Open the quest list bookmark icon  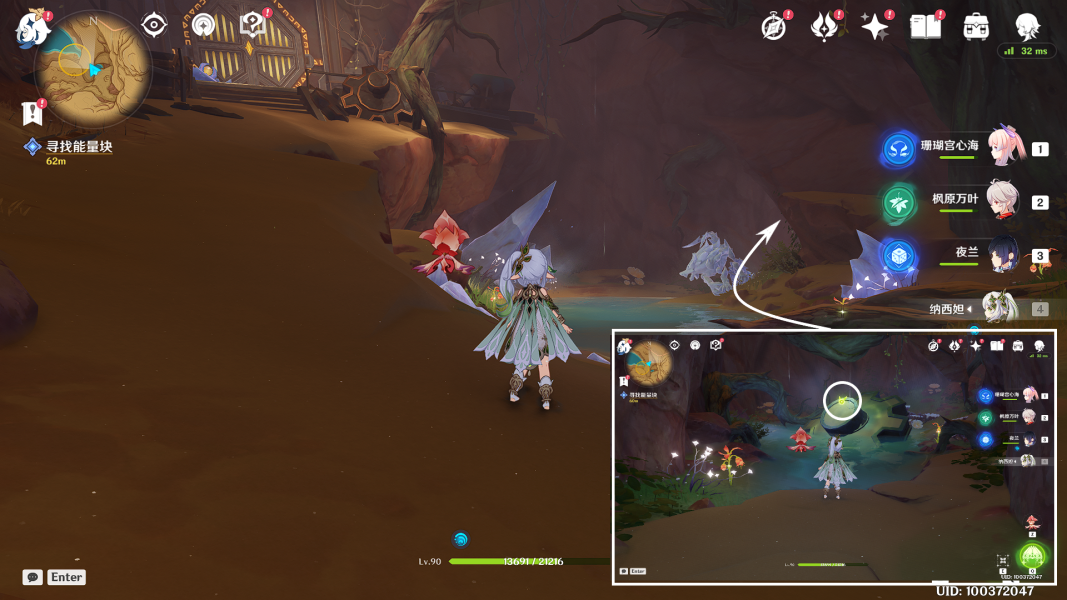(x=32, y=113)
